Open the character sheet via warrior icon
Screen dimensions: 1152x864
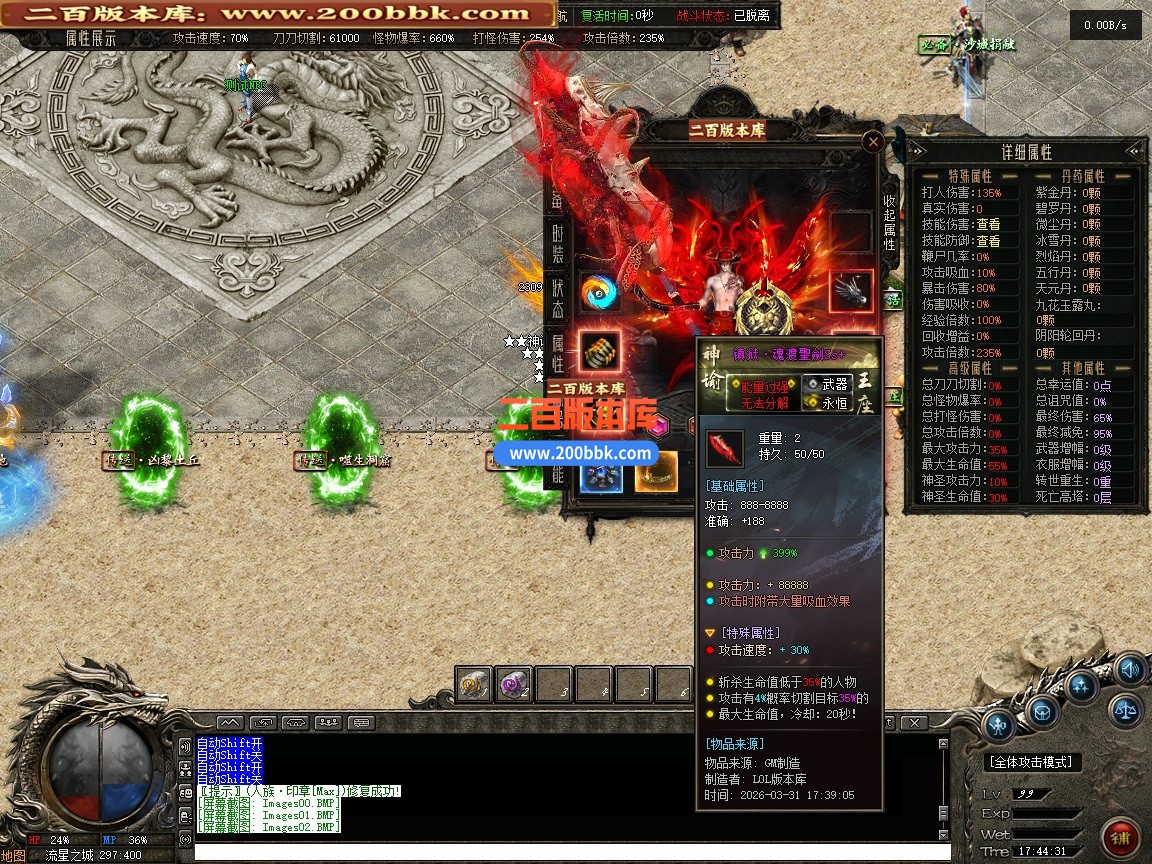(999, 724)
